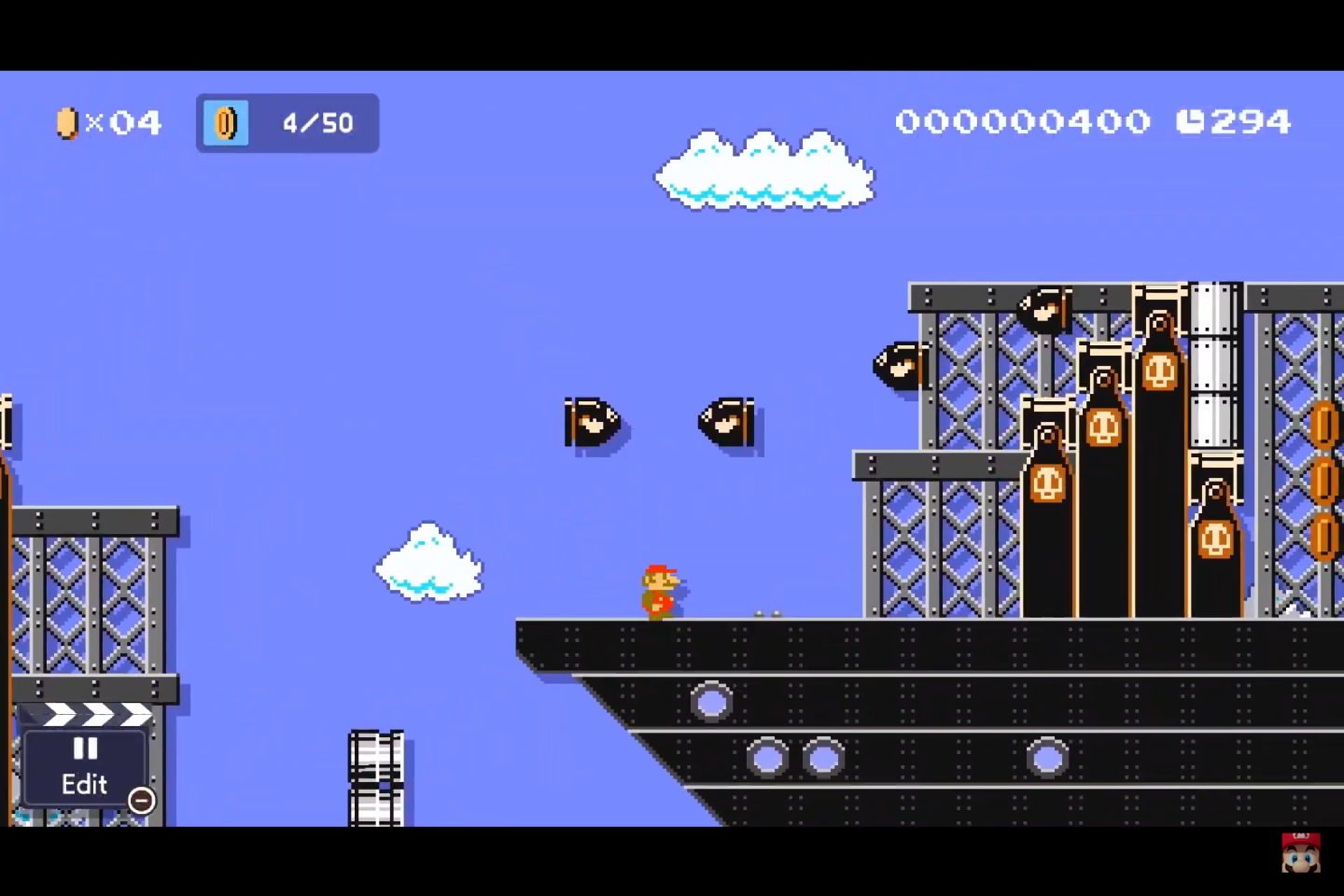Click Mario's face icon in the bottom-right corner

(x=1300, y=851)
